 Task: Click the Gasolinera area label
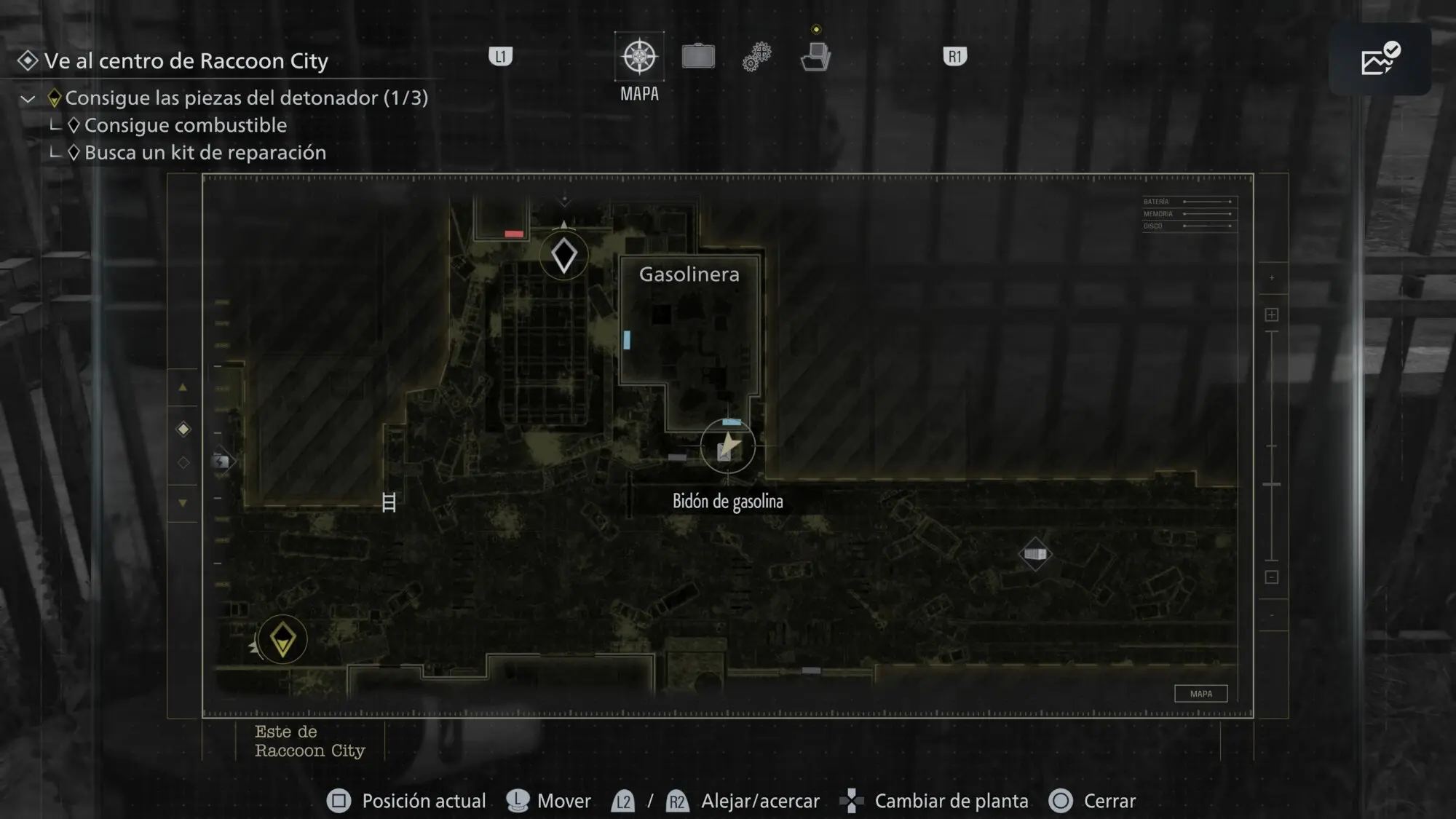(x=689, y=274)
